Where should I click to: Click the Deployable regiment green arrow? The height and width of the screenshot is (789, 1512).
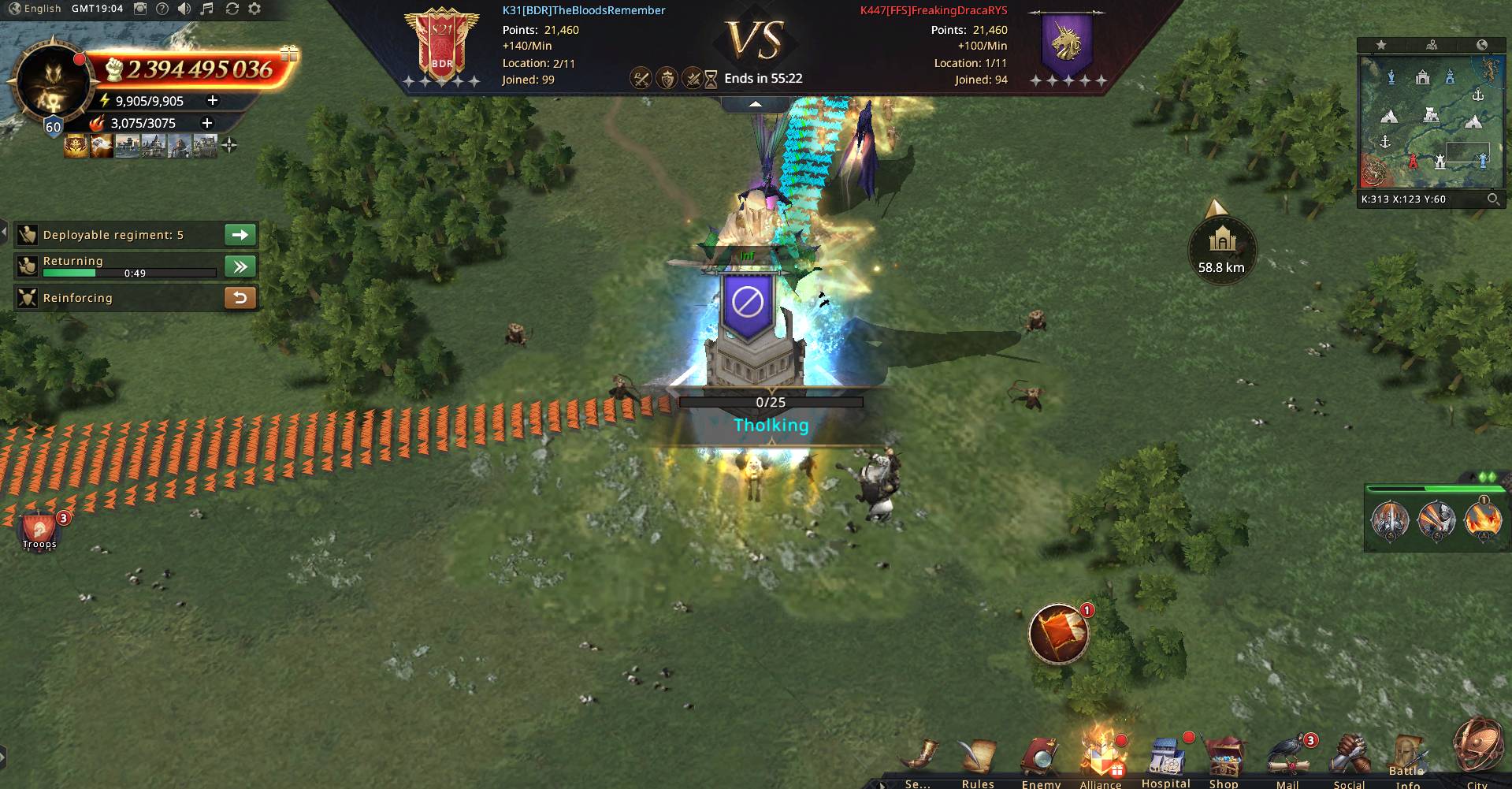[x=240, y=235]
